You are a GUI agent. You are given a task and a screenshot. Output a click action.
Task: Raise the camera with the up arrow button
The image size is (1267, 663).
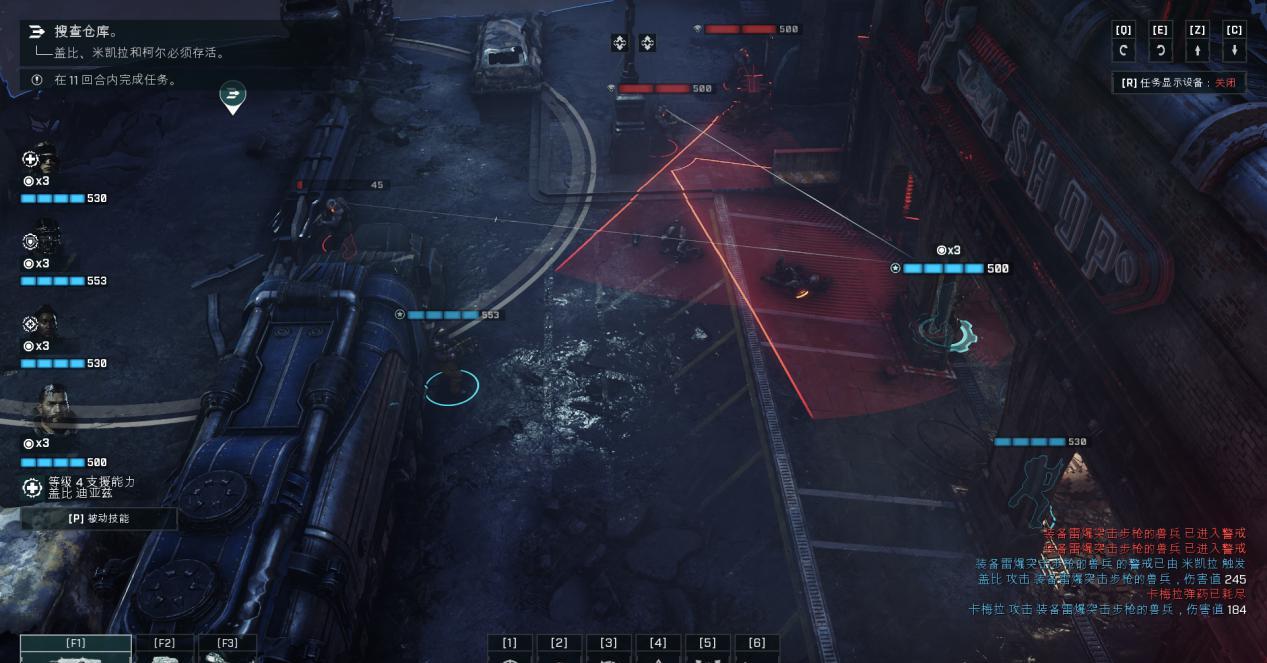click(x=1197, y=51)
